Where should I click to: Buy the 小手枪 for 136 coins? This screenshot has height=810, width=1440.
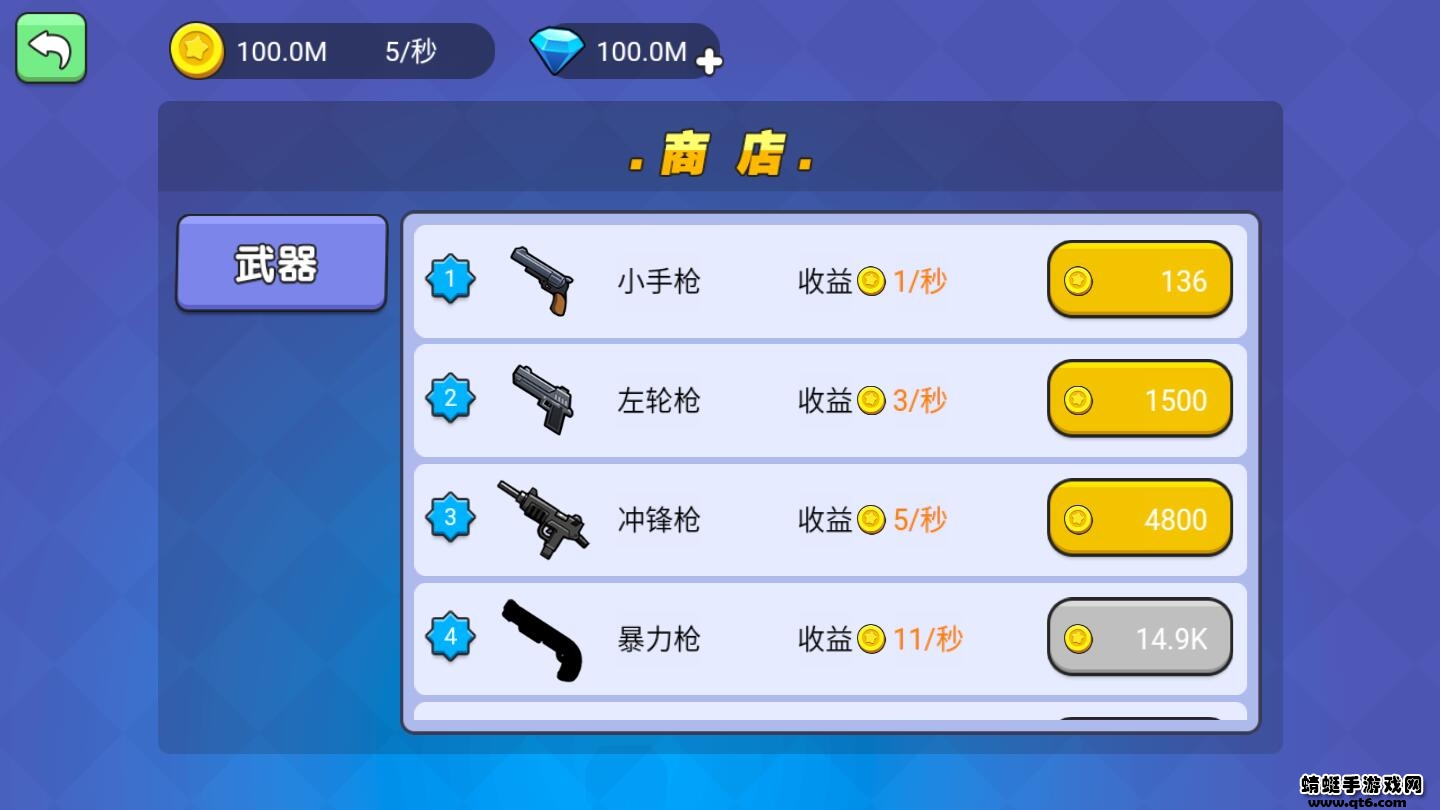click(1140, 281)
